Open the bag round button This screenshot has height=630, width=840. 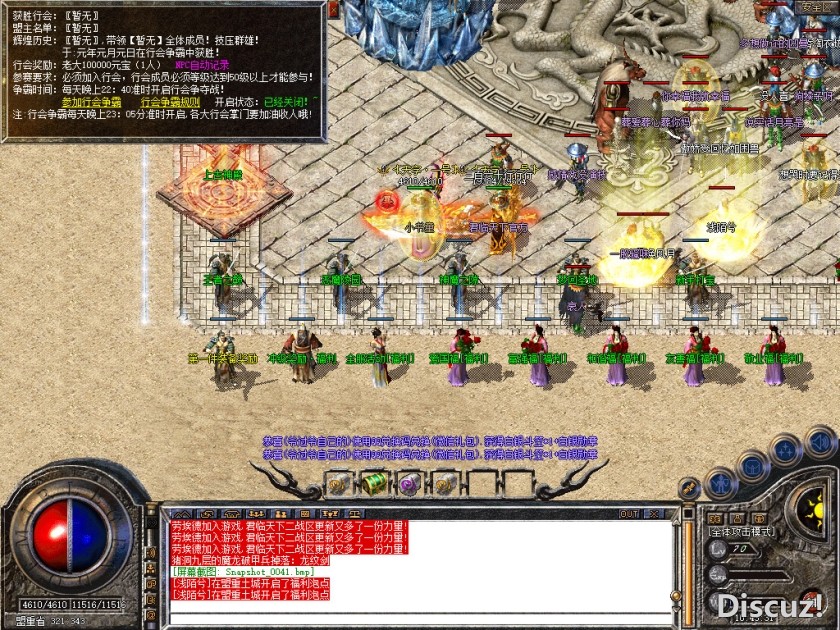click(753, 465)
